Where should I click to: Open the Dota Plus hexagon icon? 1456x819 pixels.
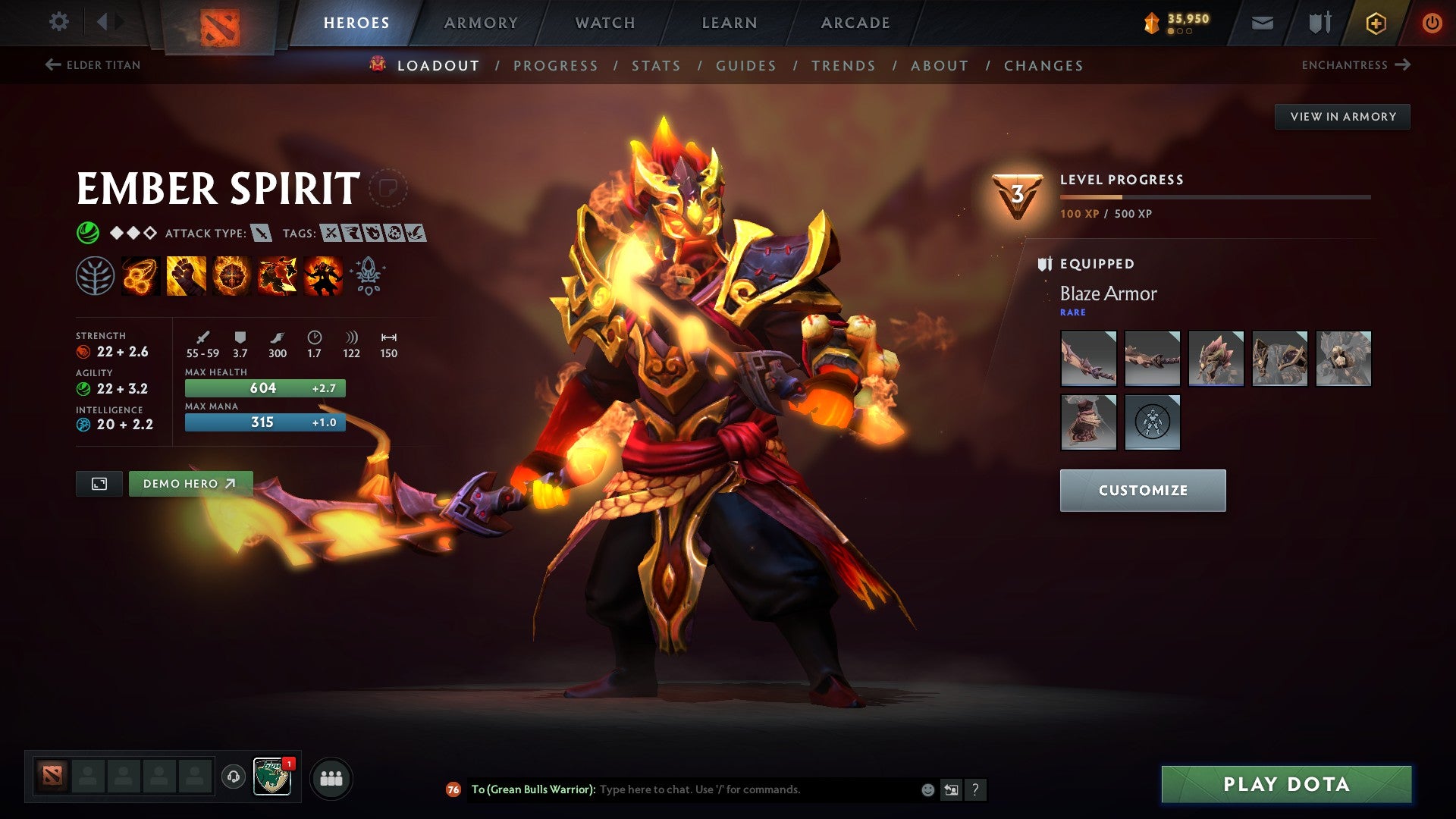point(1376,22)
